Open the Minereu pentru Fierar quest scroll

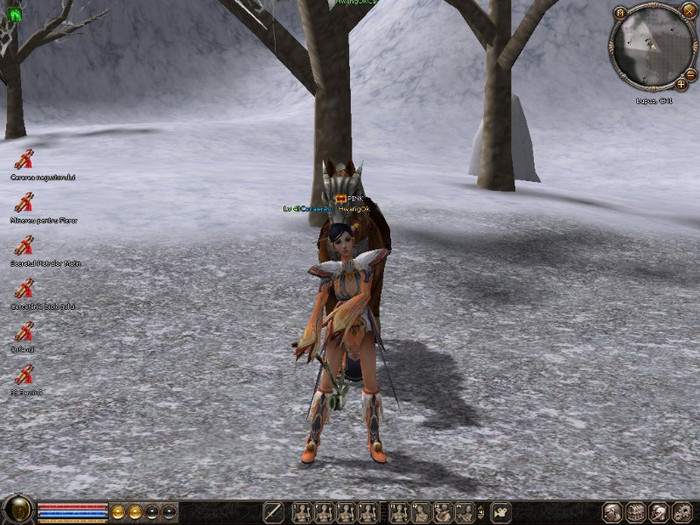(24, 202)
